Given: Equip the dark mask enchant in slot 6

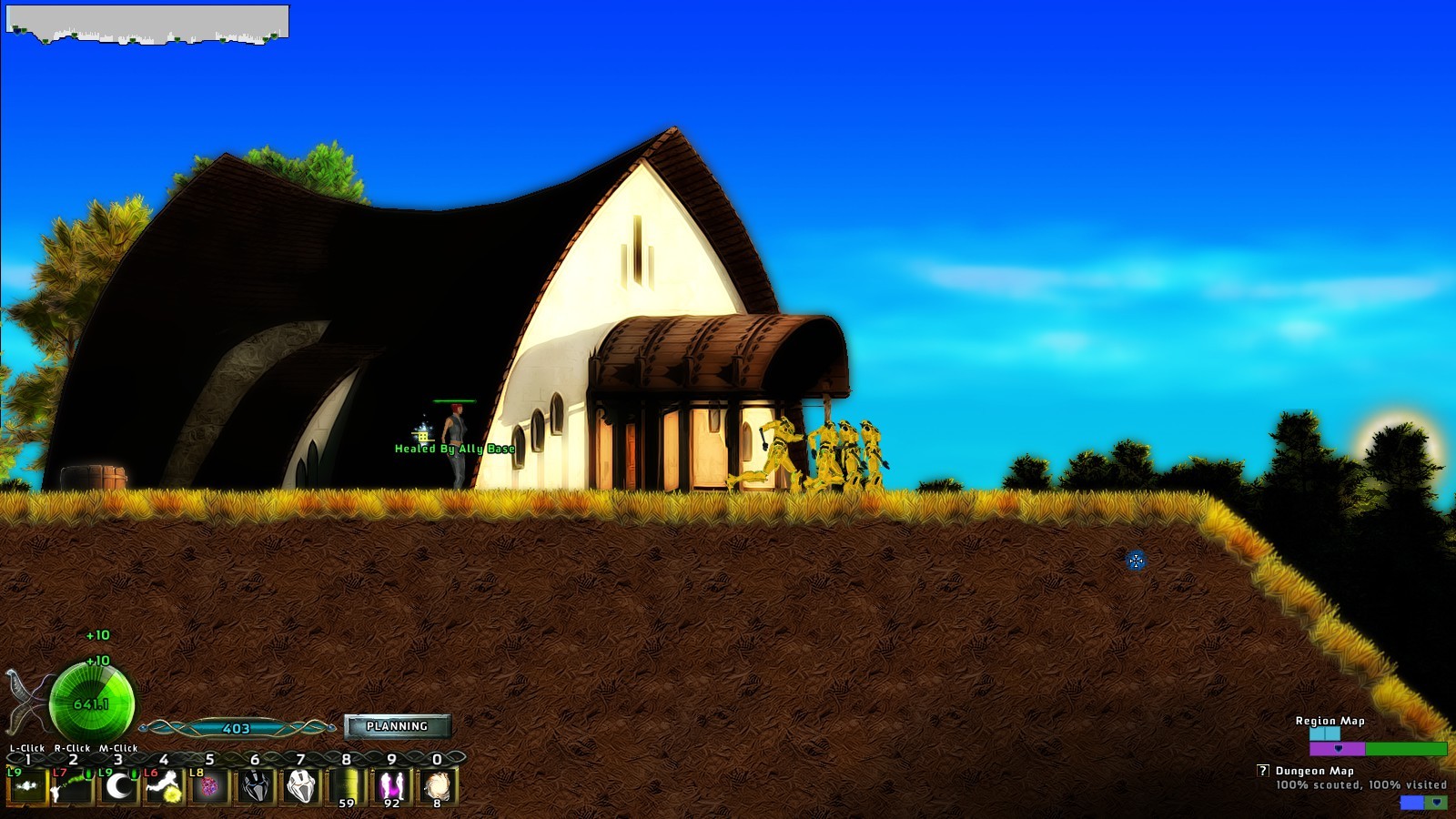Looking at the screenshot, I should [x=255, y=787].
